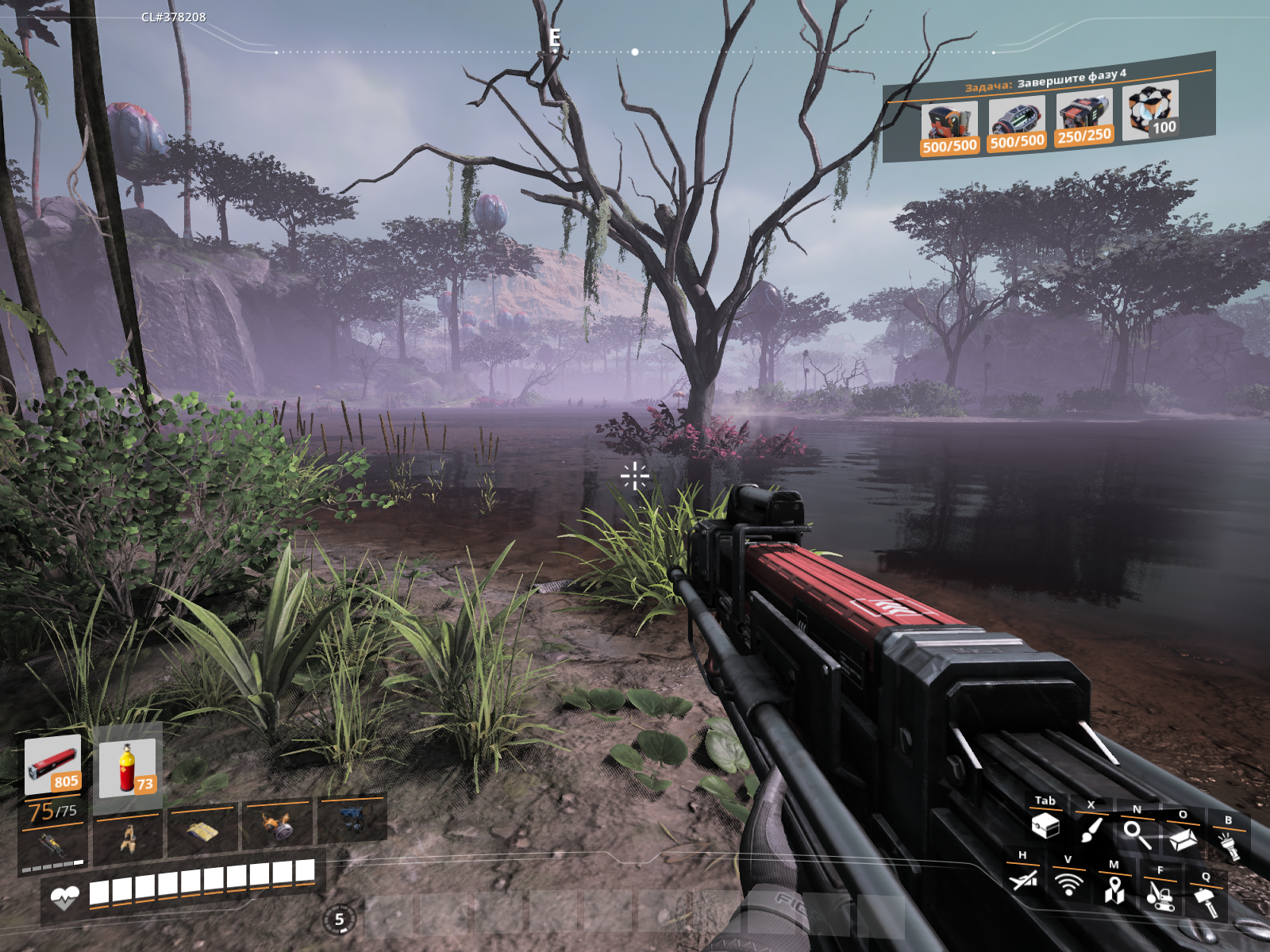Screen dimensions: 1270x952
Task: Open the hammer build menu icon
Action: [x=1206, y=901]
